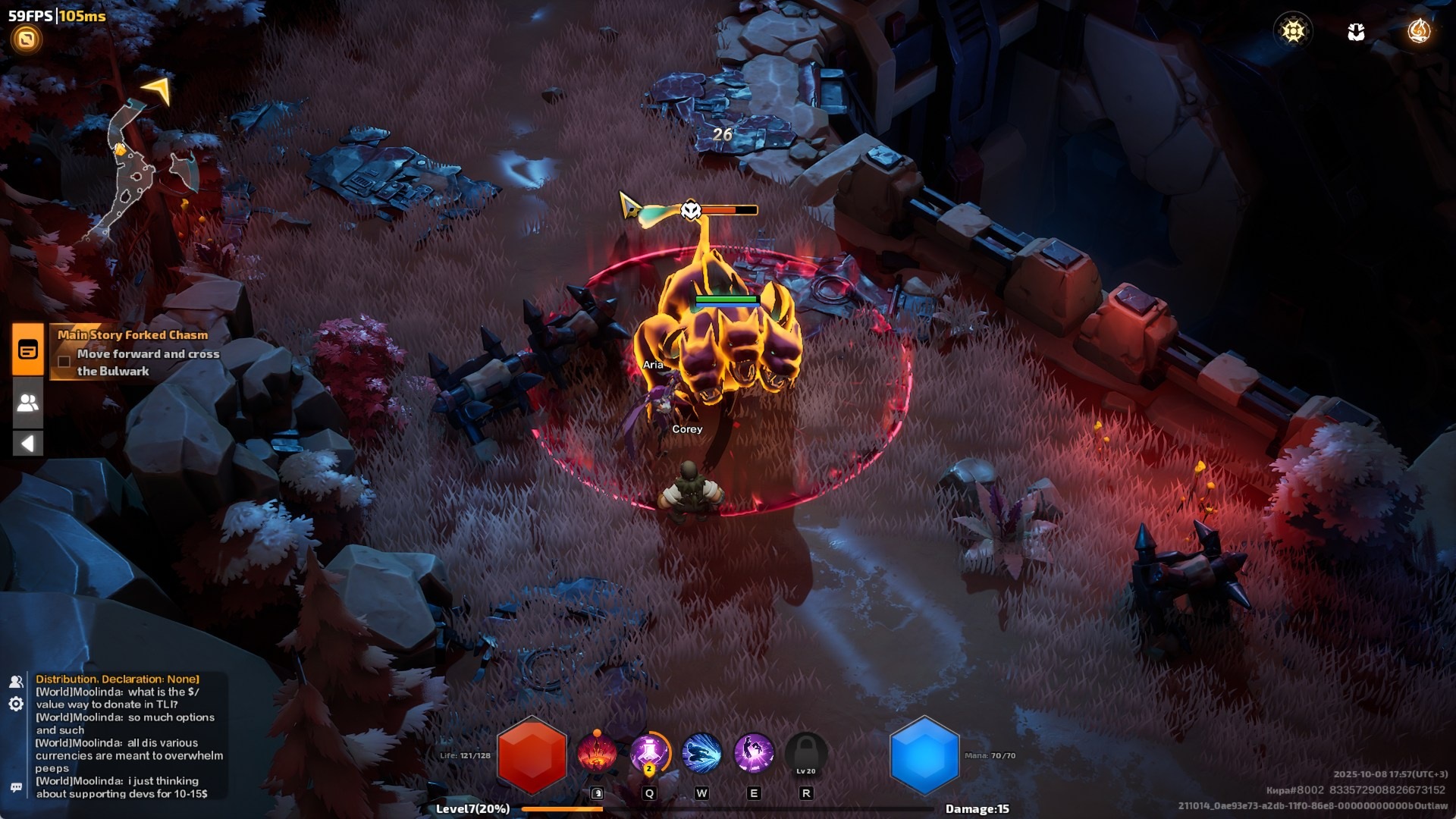Screen dimensions: 1456x819
Task: Open the chat settings gear
Action: (16, 704)
